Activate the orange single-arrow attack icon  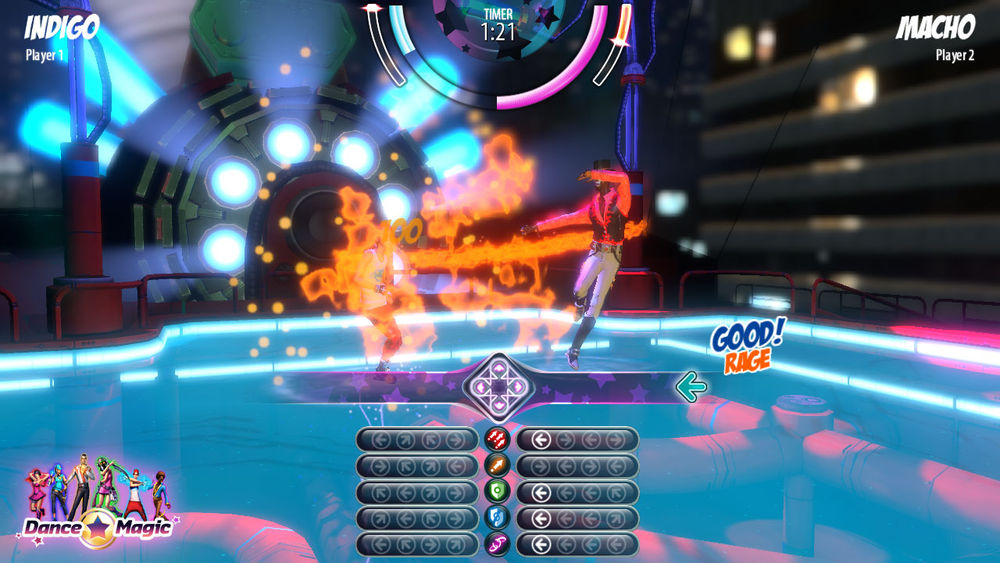tap(497, 466)
